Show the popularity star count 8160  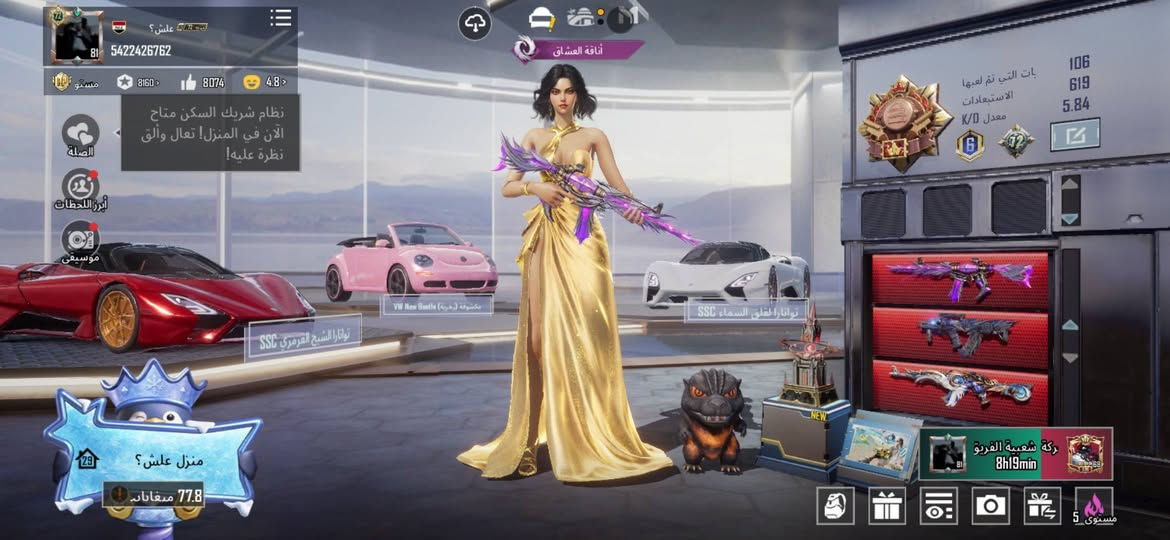139,82
